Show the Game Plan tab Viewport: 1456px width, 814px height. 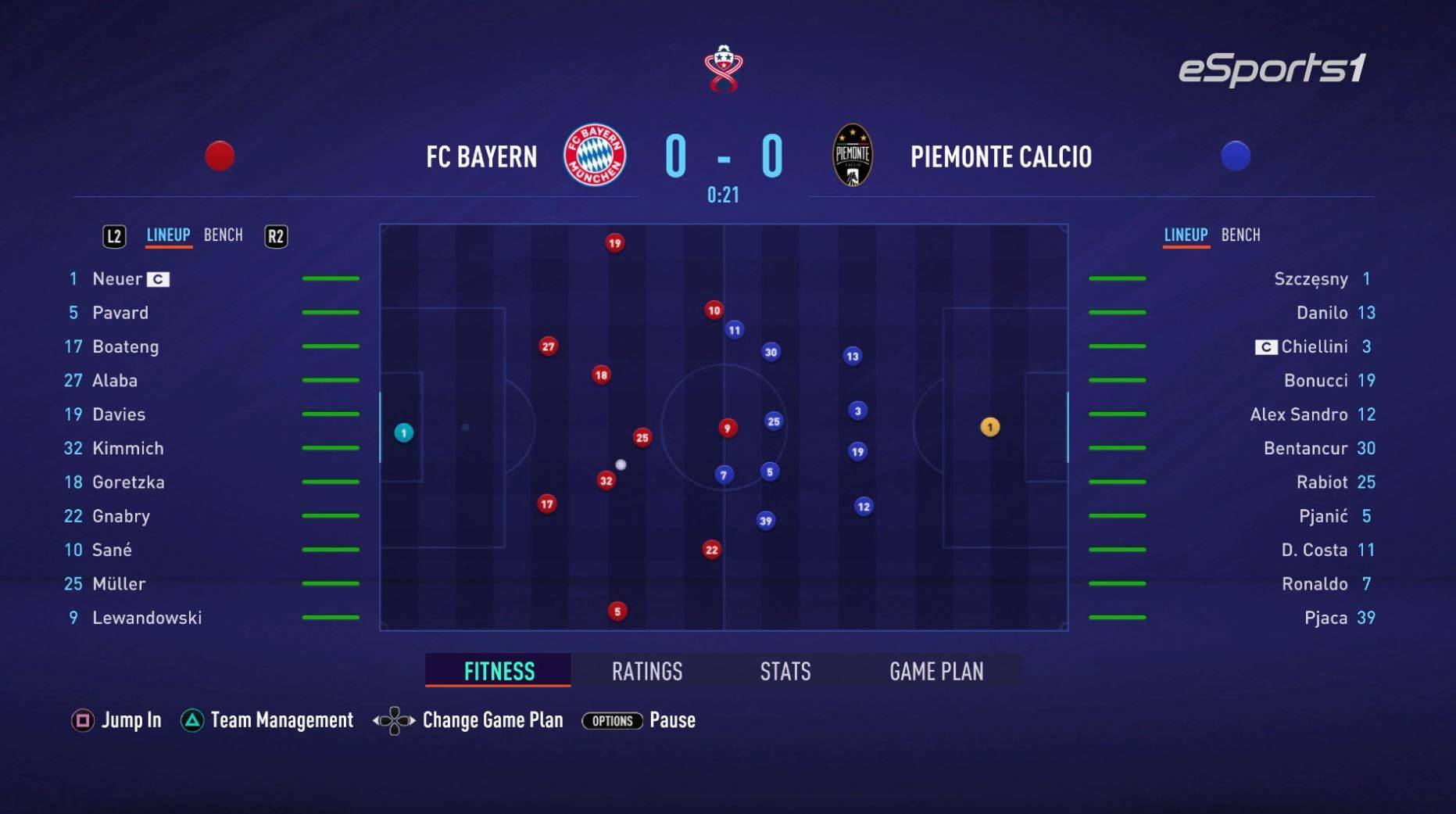point(935,671)
